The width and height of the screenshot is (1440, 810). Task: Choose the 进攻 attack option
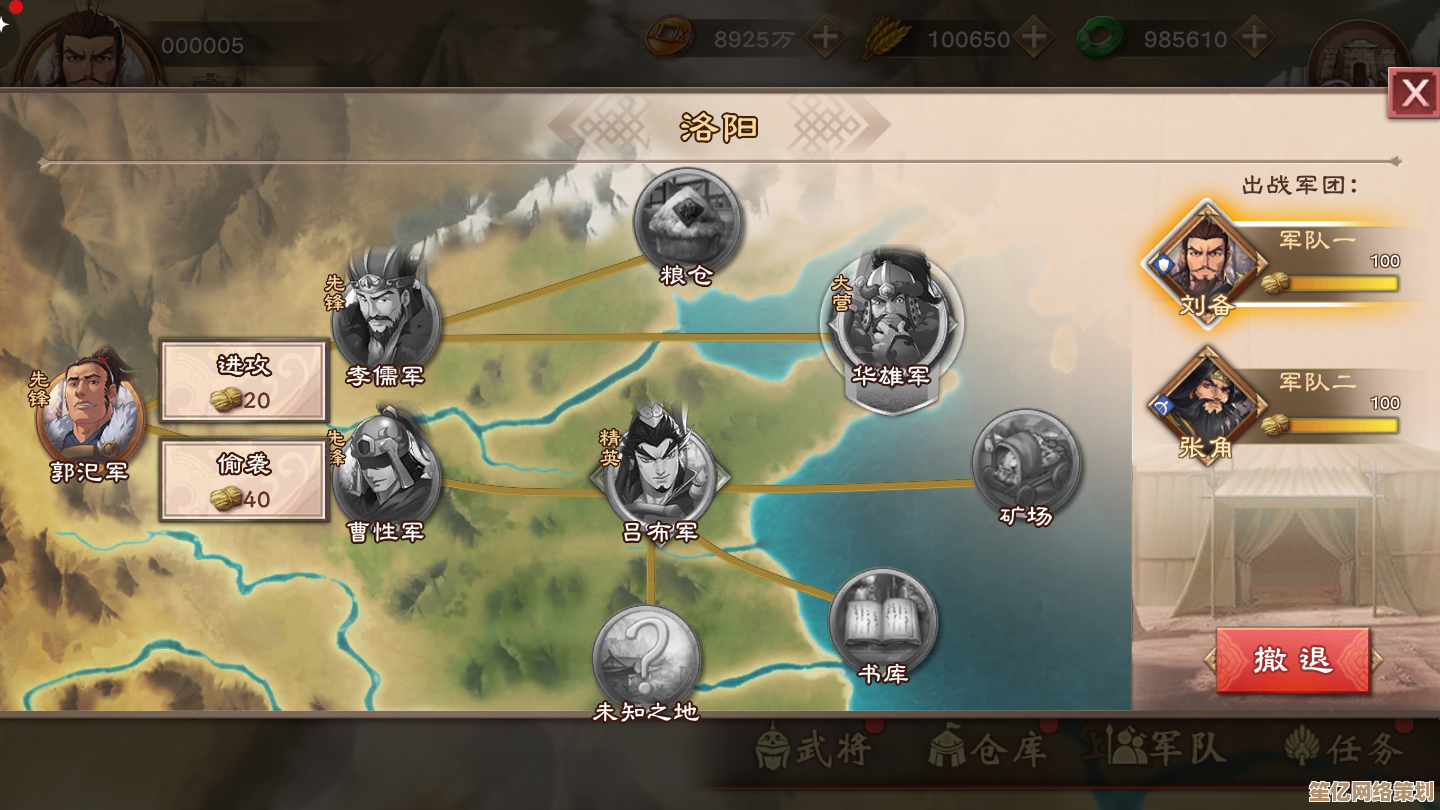point(244,381)
